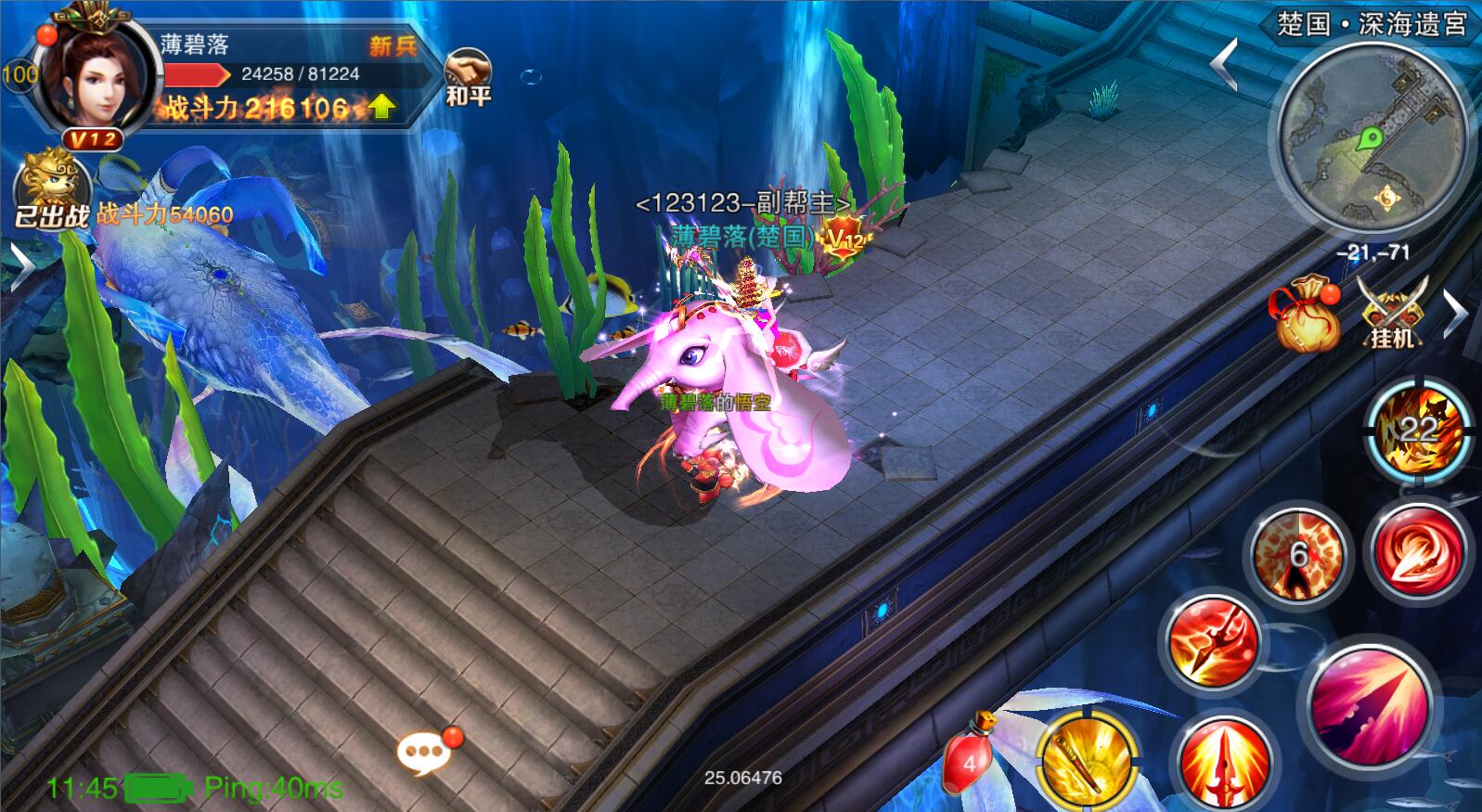
Task: Cast the red swirl slash skill
Action: click(x=1417, y=551)
